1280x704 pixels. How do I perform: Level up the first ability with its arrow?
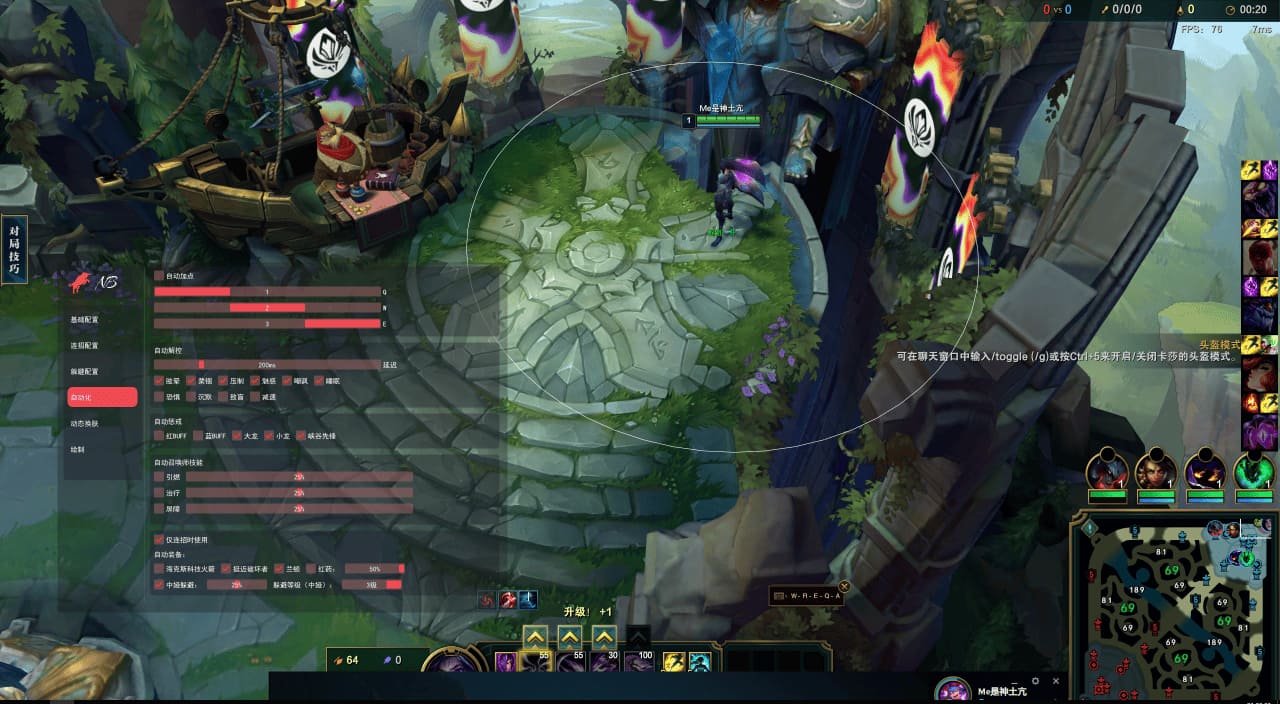(535, 636)
